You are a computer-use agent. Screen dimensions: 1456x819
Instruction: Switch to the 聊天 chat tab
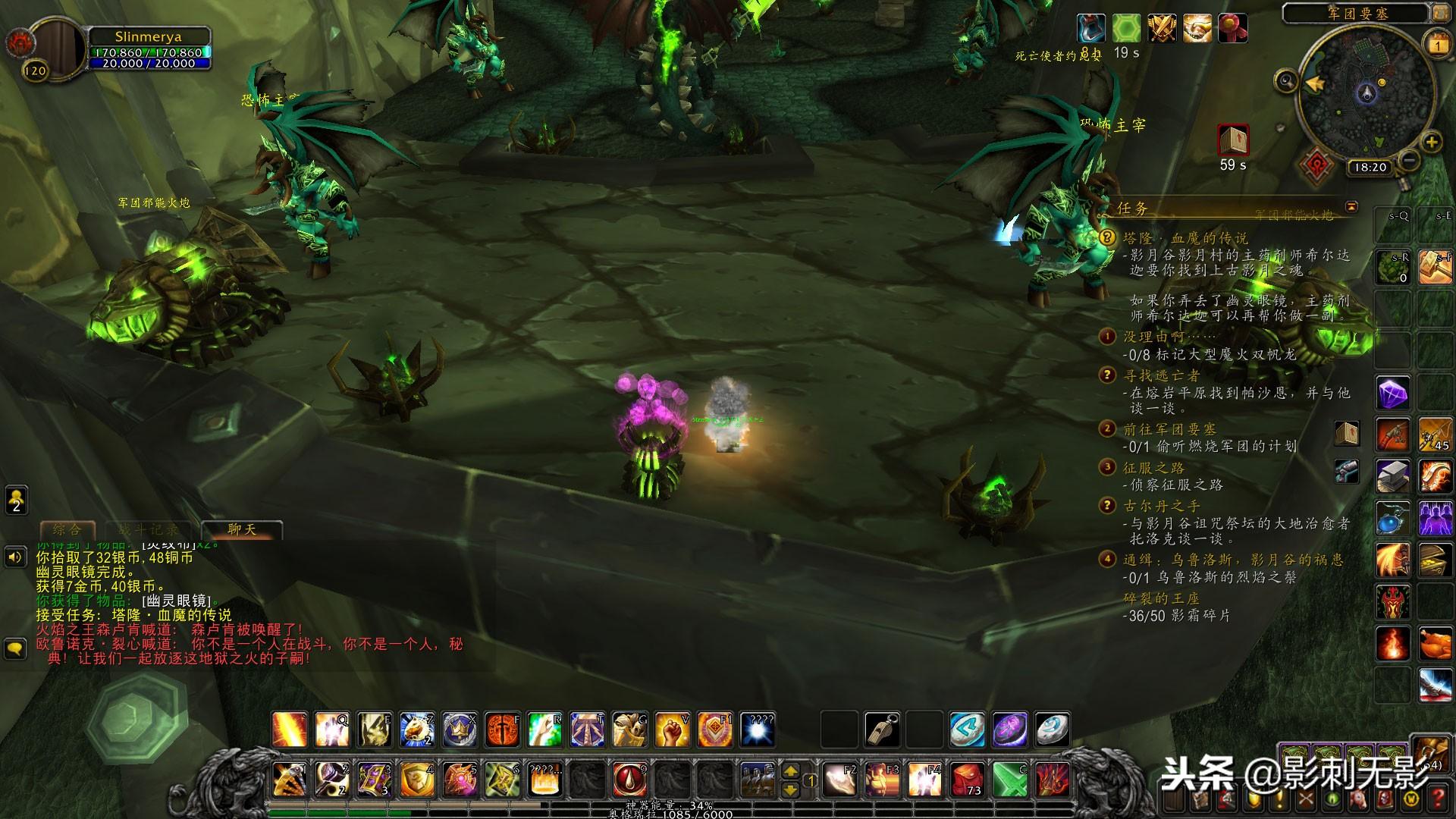[242, 529]
